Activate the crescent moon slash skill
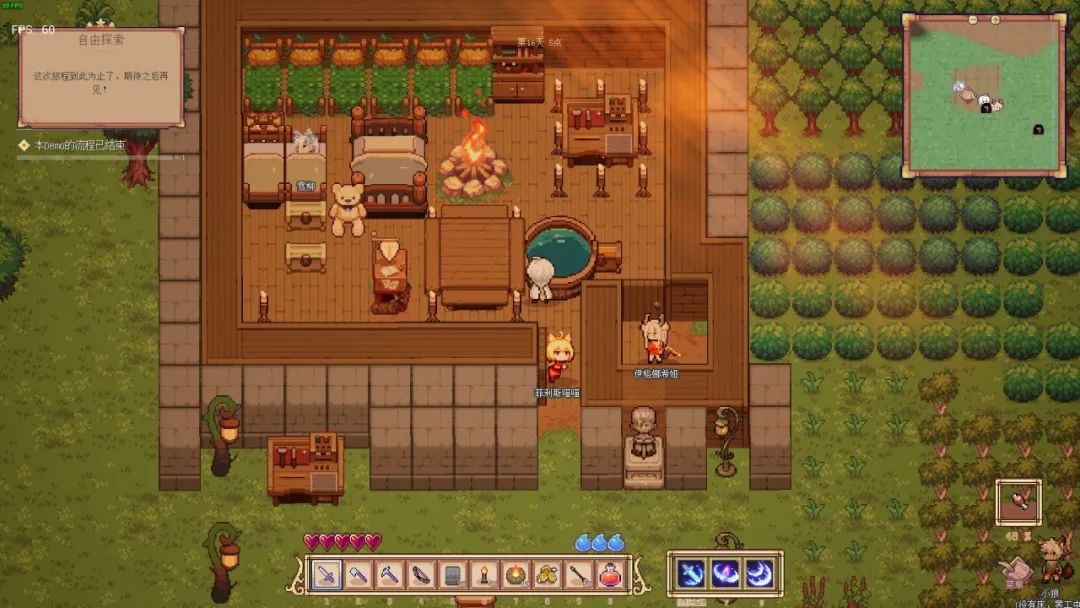Screen dimensions: 1080x608 point(759,573)
